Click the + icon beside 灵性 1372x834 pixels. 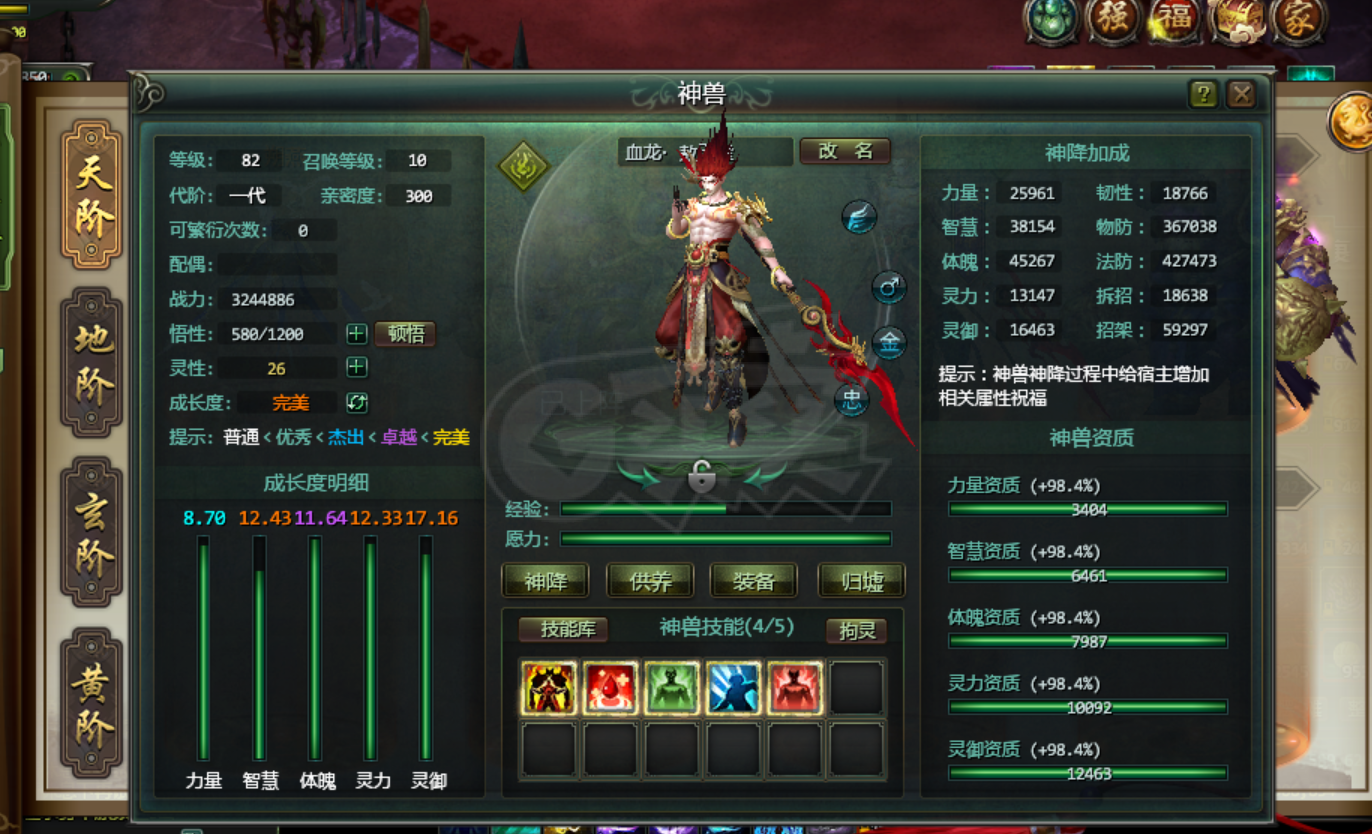click(357, 367)
